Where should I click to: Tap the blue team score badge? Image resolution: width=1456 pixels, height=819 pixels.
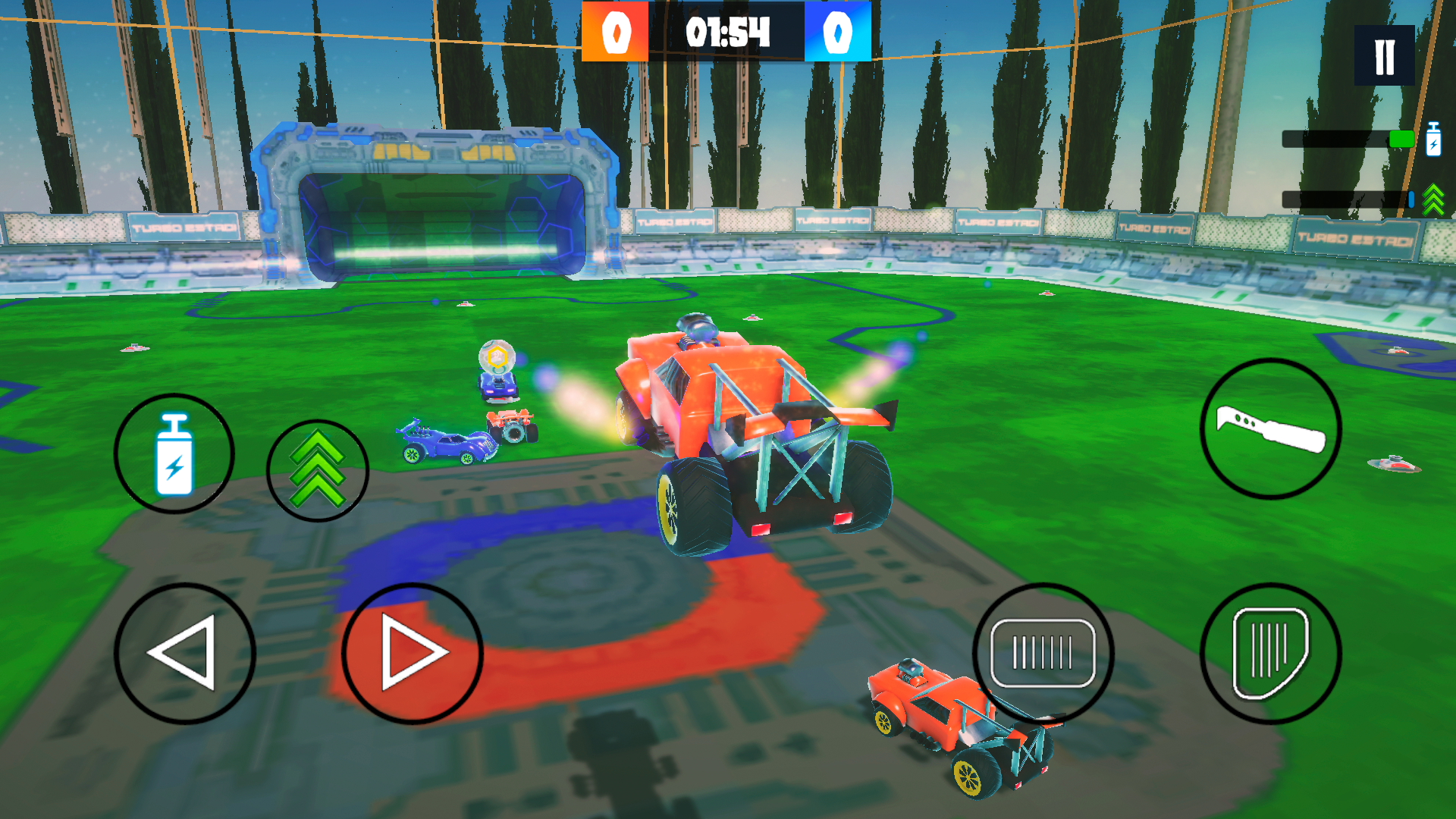click(x=838, y=32)
